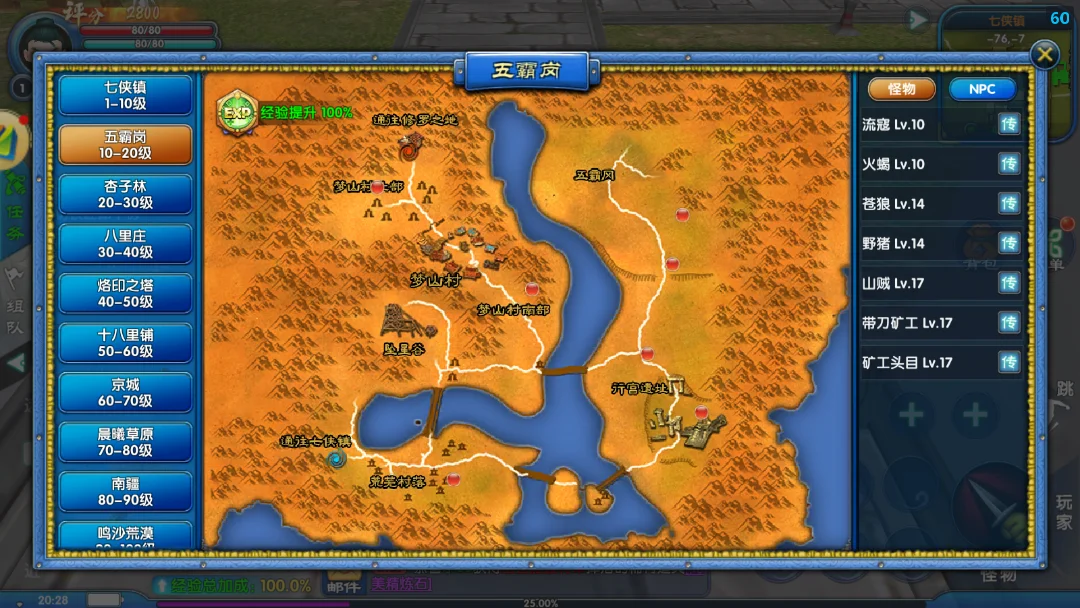
Task: Close the world map window
Action: tap(1044, 54)
